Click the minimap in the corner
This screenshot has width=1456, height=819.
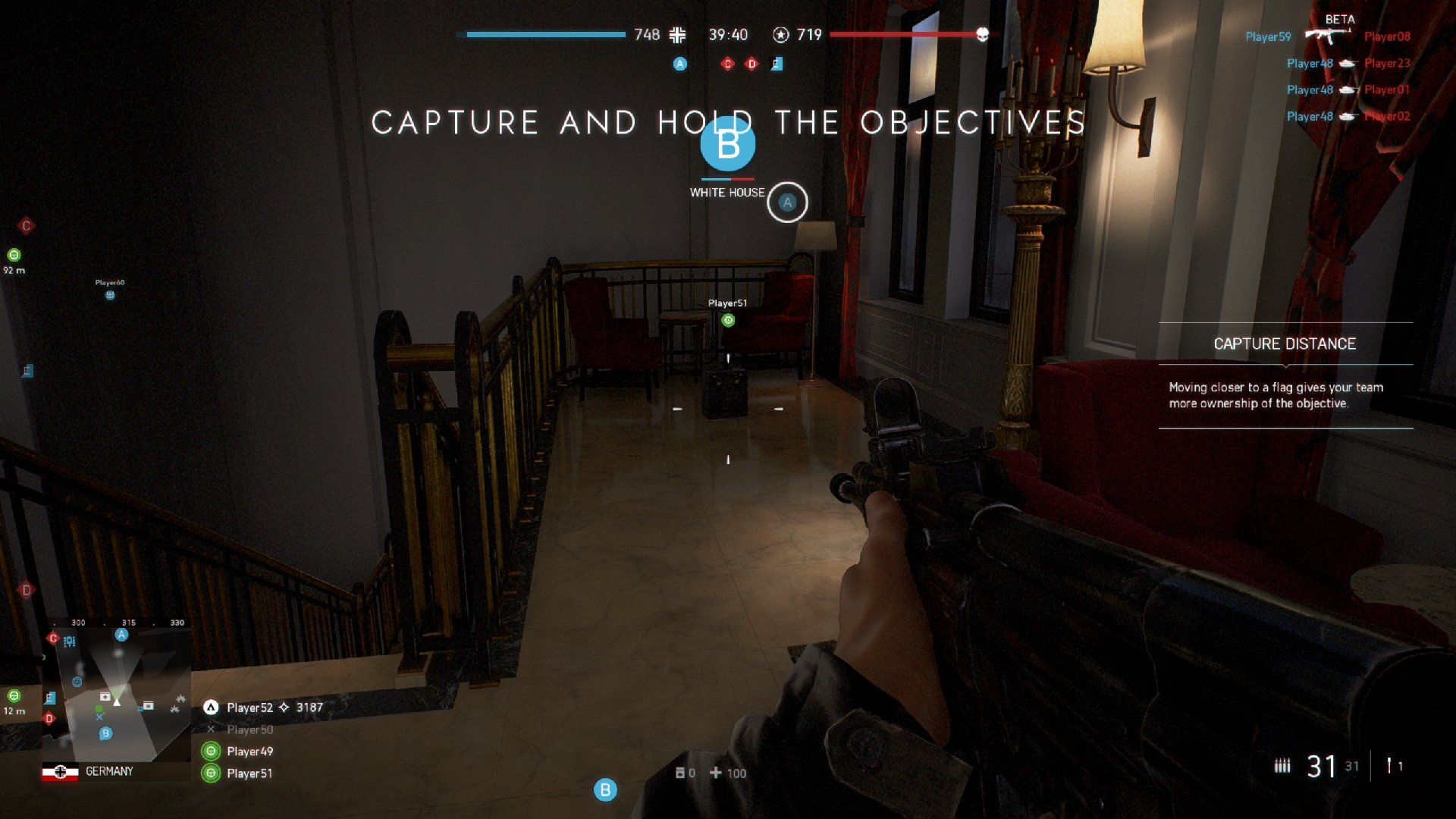[x=118, y=694]
